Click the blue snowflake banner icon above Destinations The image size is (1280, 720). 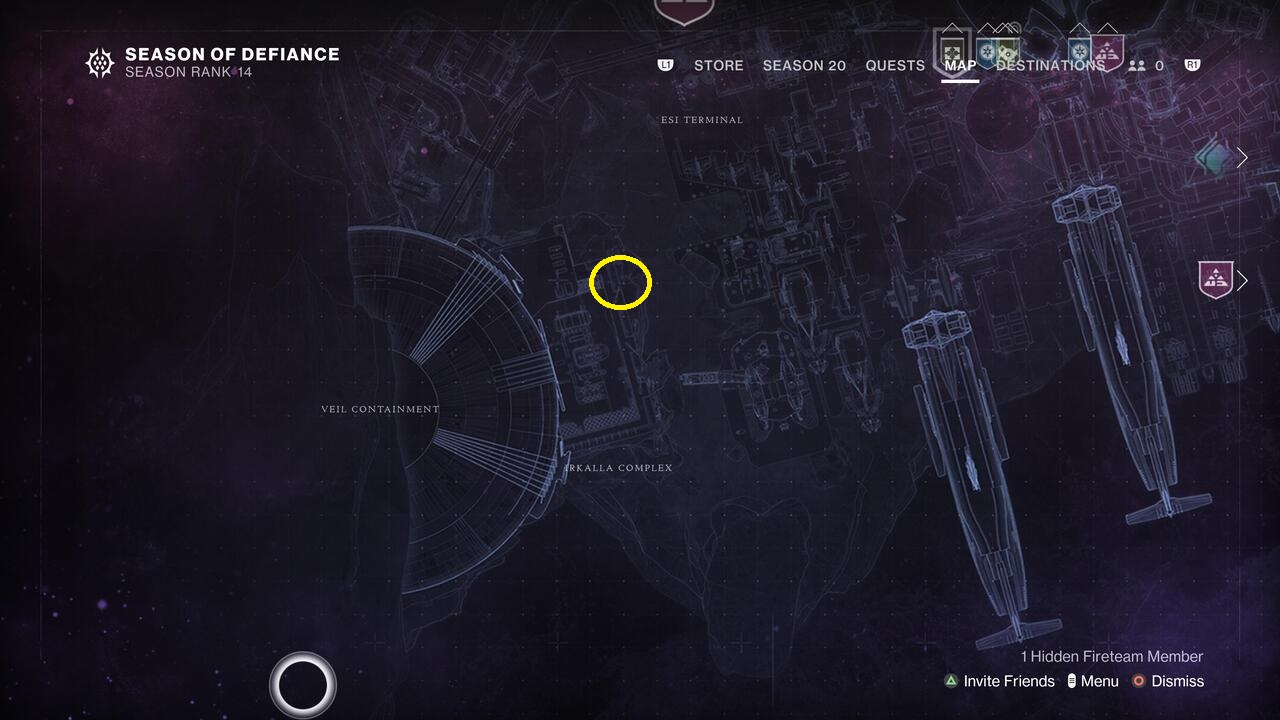[1080, 50]
